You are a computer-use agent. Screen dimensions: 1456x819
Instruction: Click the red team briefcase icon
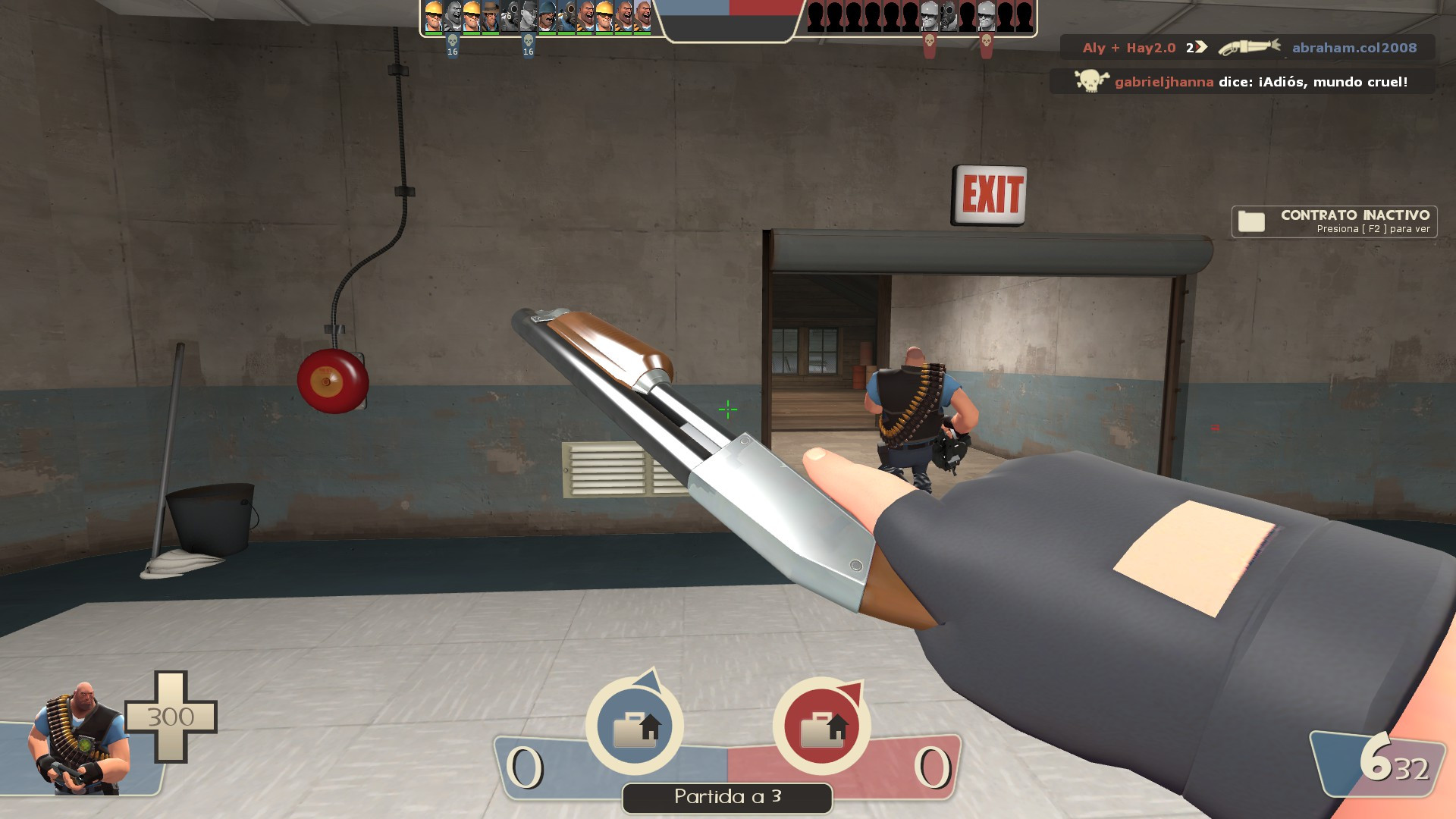(x=823, y=726)
